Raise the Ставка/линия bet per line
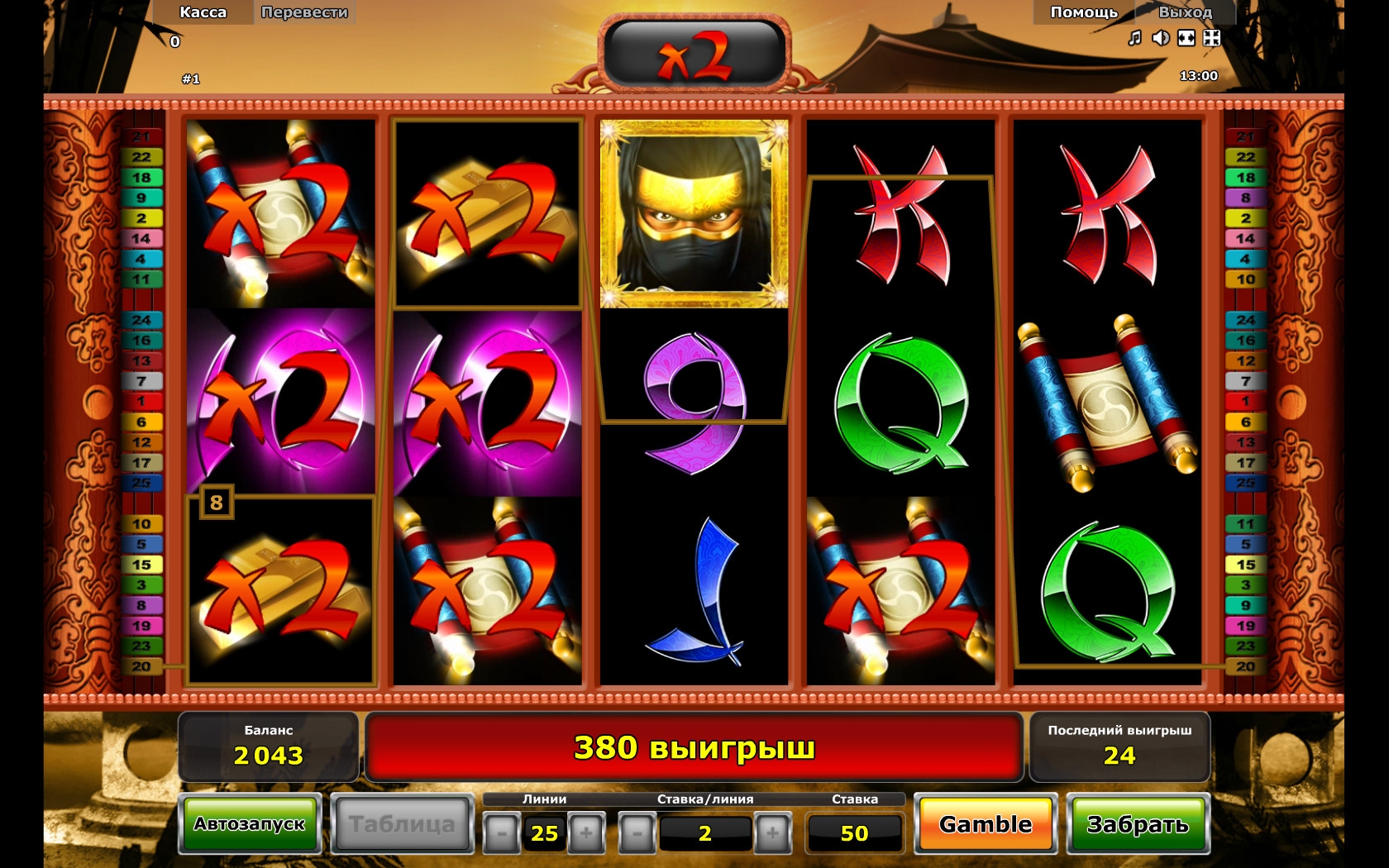Image resolution: width=1389 pixels, height=868 pixels. tap(772, 833)
